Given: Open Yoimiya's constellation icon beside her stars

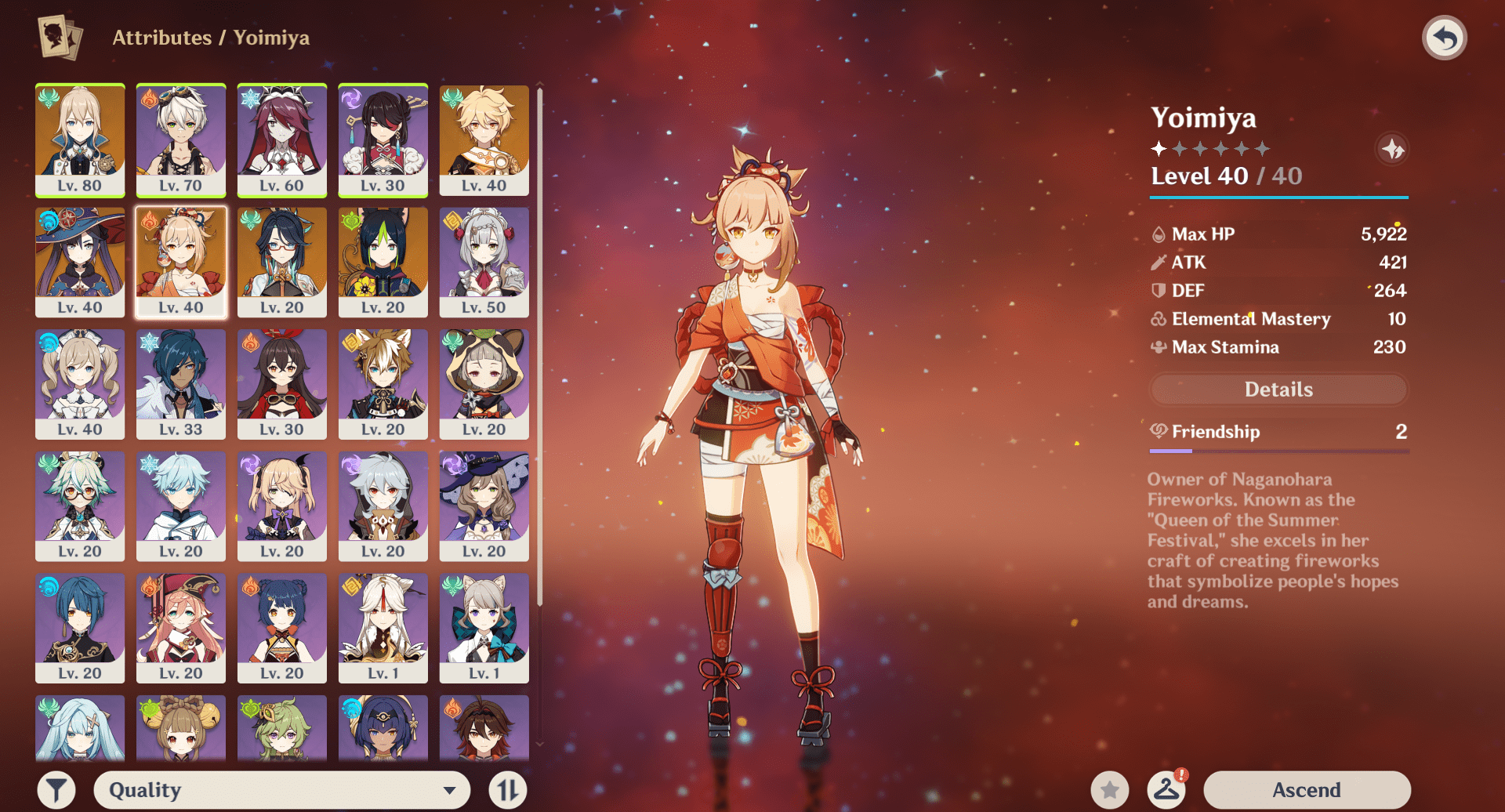Looking at the screenshot, I should click(1393, 149).
